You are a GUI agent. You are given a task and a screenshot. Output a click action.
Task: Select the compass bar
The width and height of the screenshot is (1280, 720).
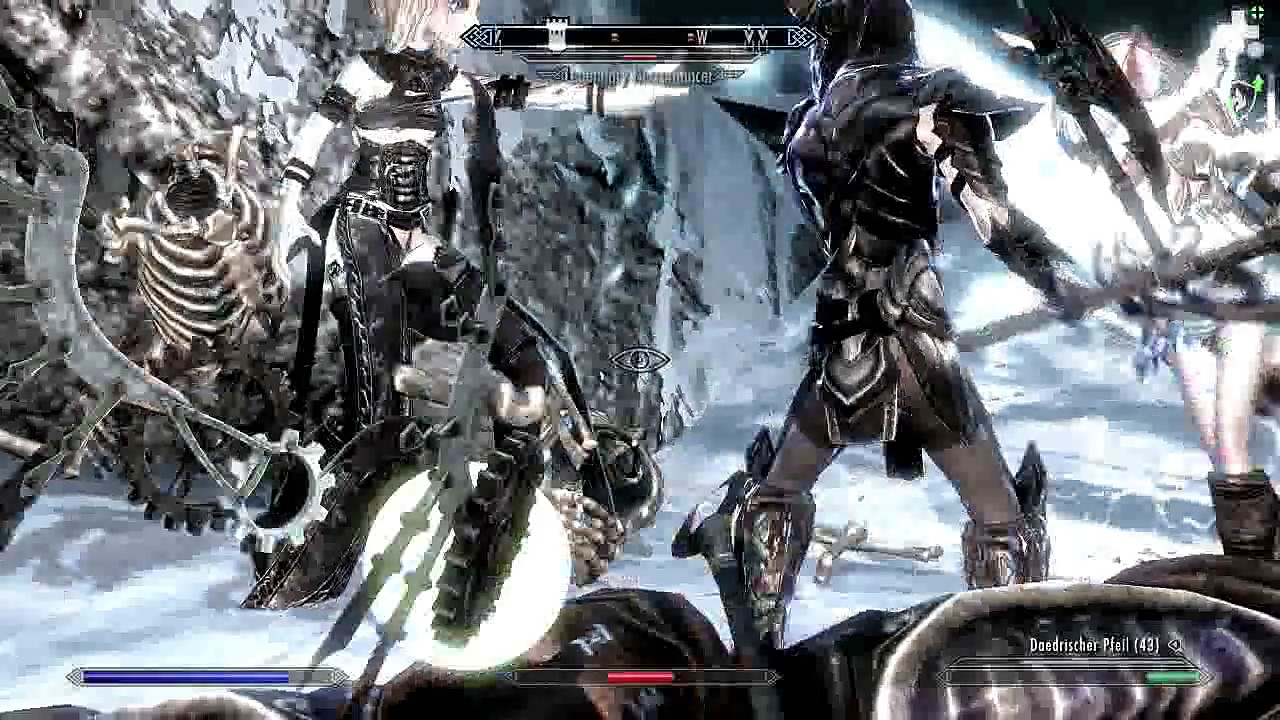tap(640, 38)
